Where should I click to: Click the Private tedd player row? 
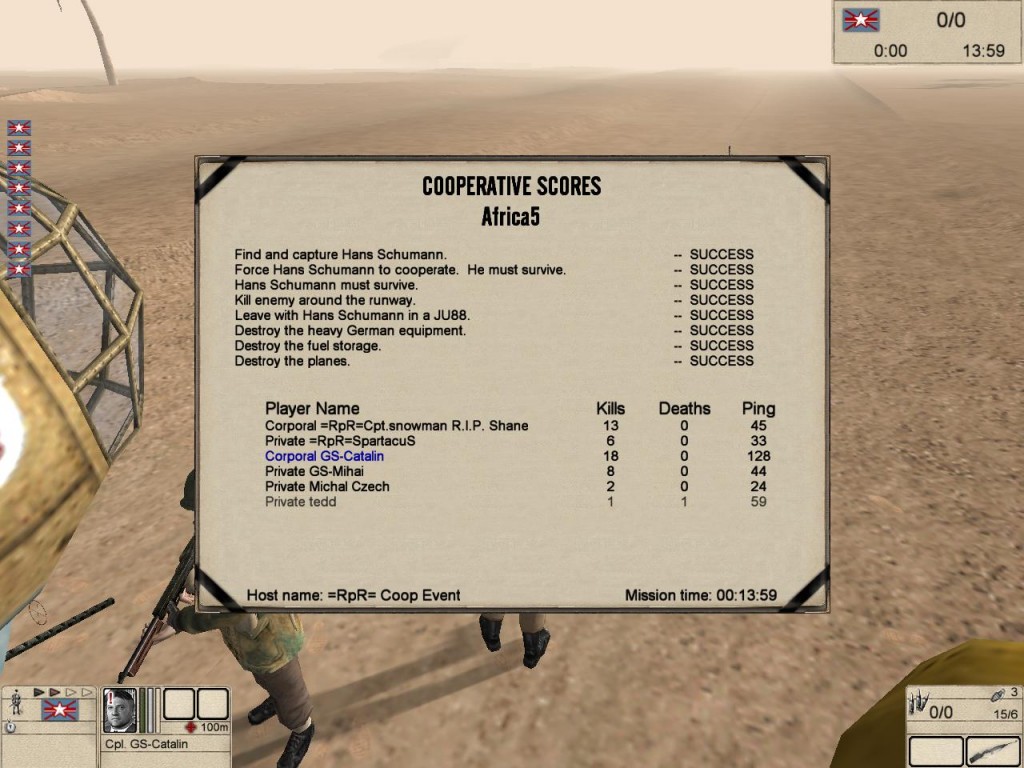coord(300,501)
